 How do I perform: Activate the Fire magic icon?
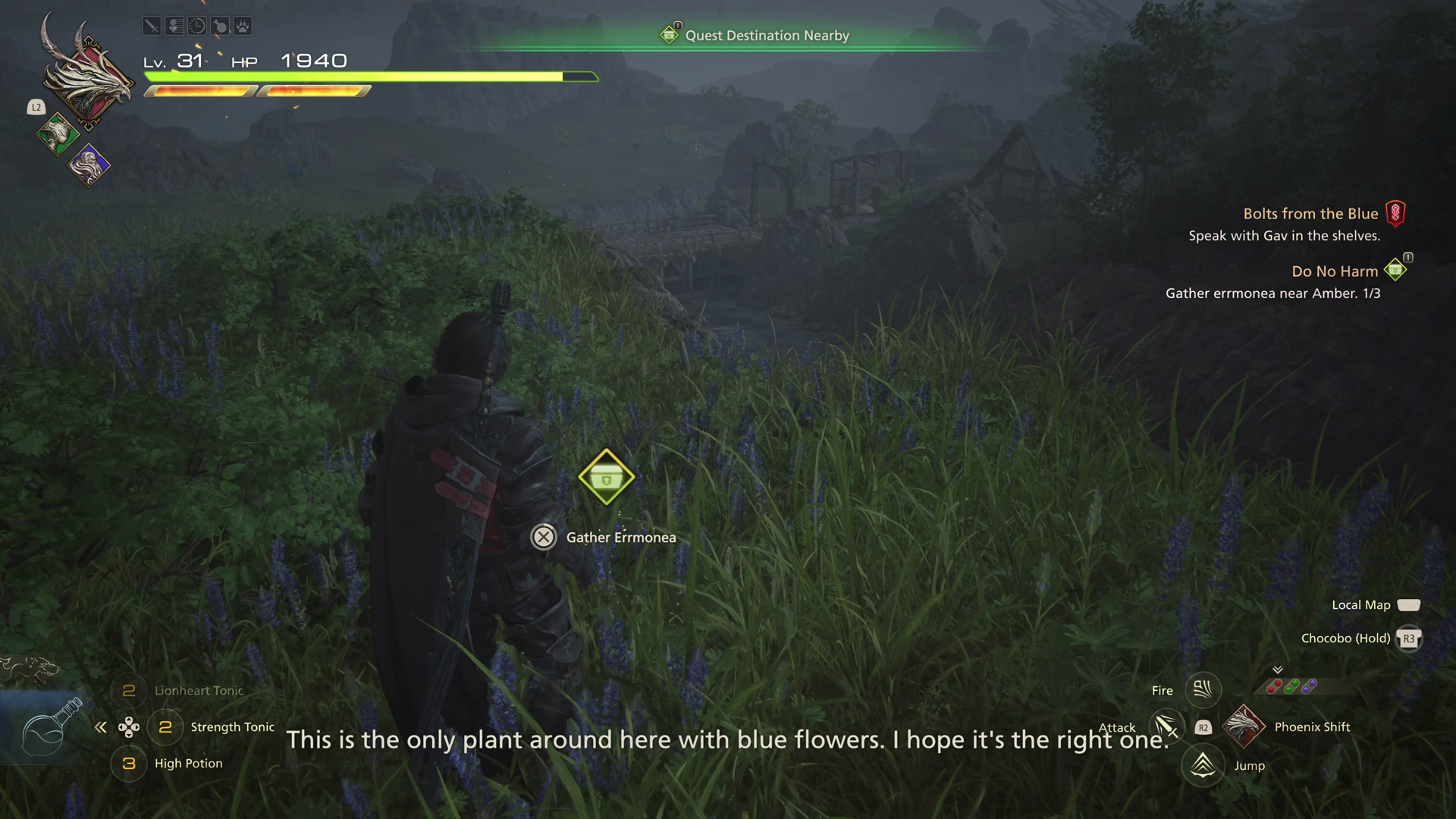pos(1203,690)
